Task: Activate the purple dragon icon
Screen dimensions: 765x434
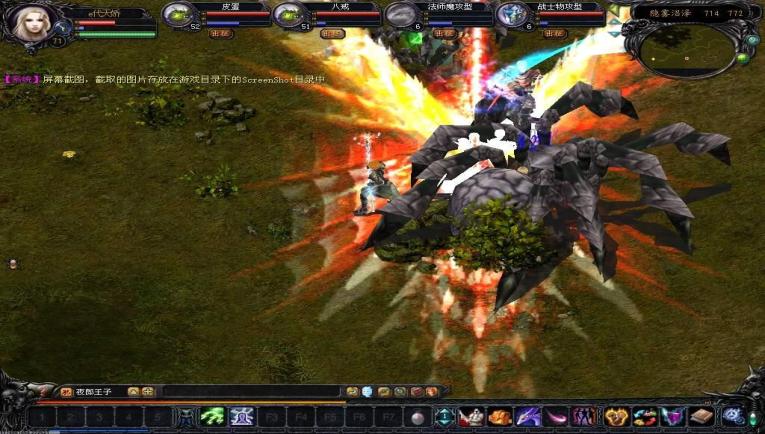Action: 528,417
